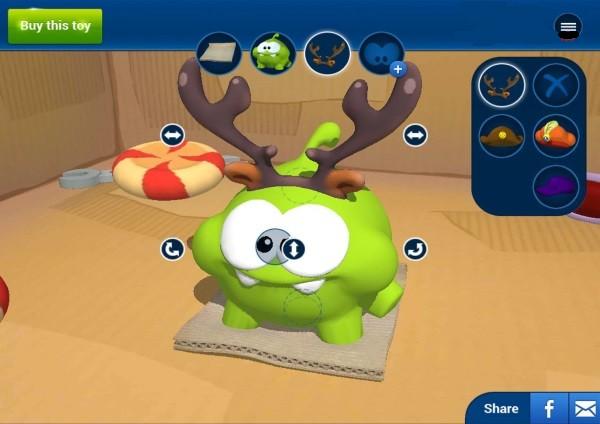
Task: Select the orange cap with goggles
Action: coord(556,136)
